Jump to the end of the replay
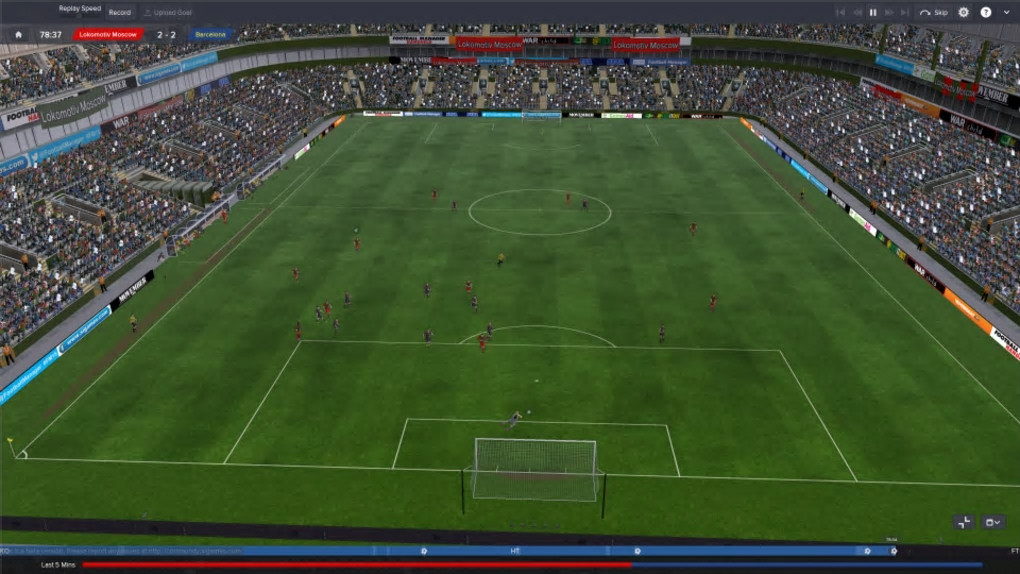 point(905,12)
